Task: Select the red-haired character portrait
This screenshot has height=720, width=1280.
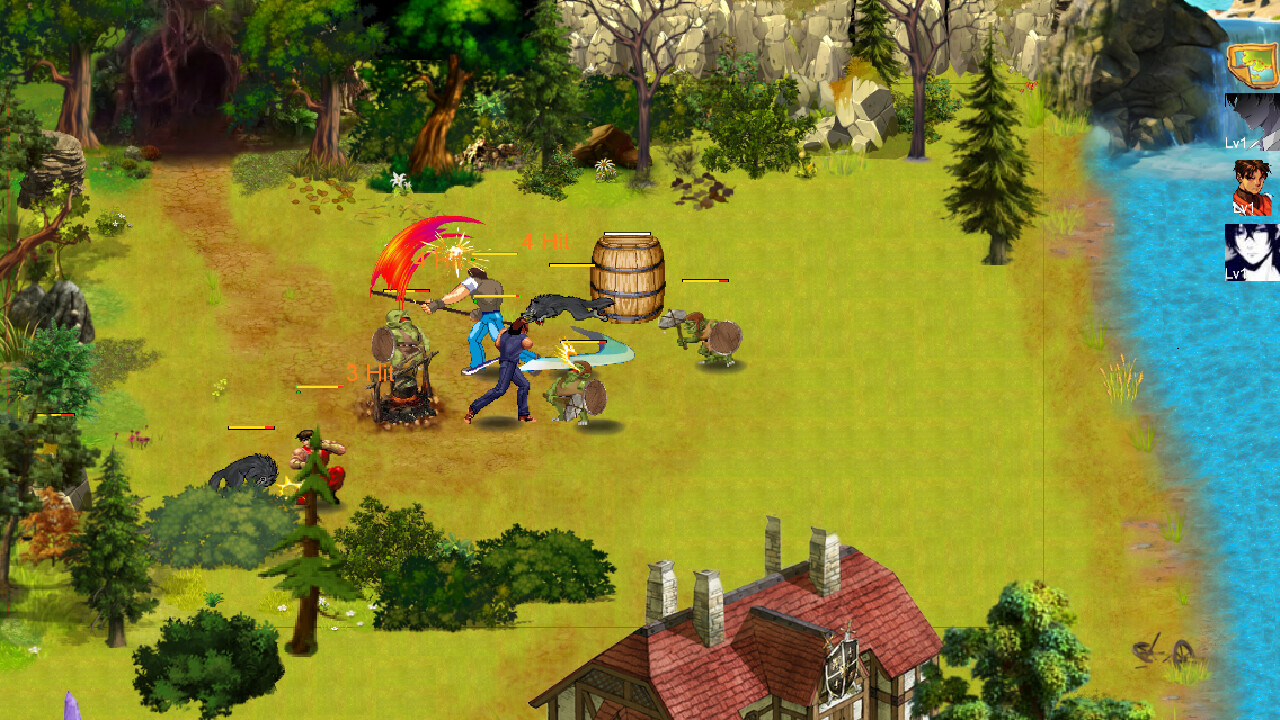Action: [x=1250, y=185]
